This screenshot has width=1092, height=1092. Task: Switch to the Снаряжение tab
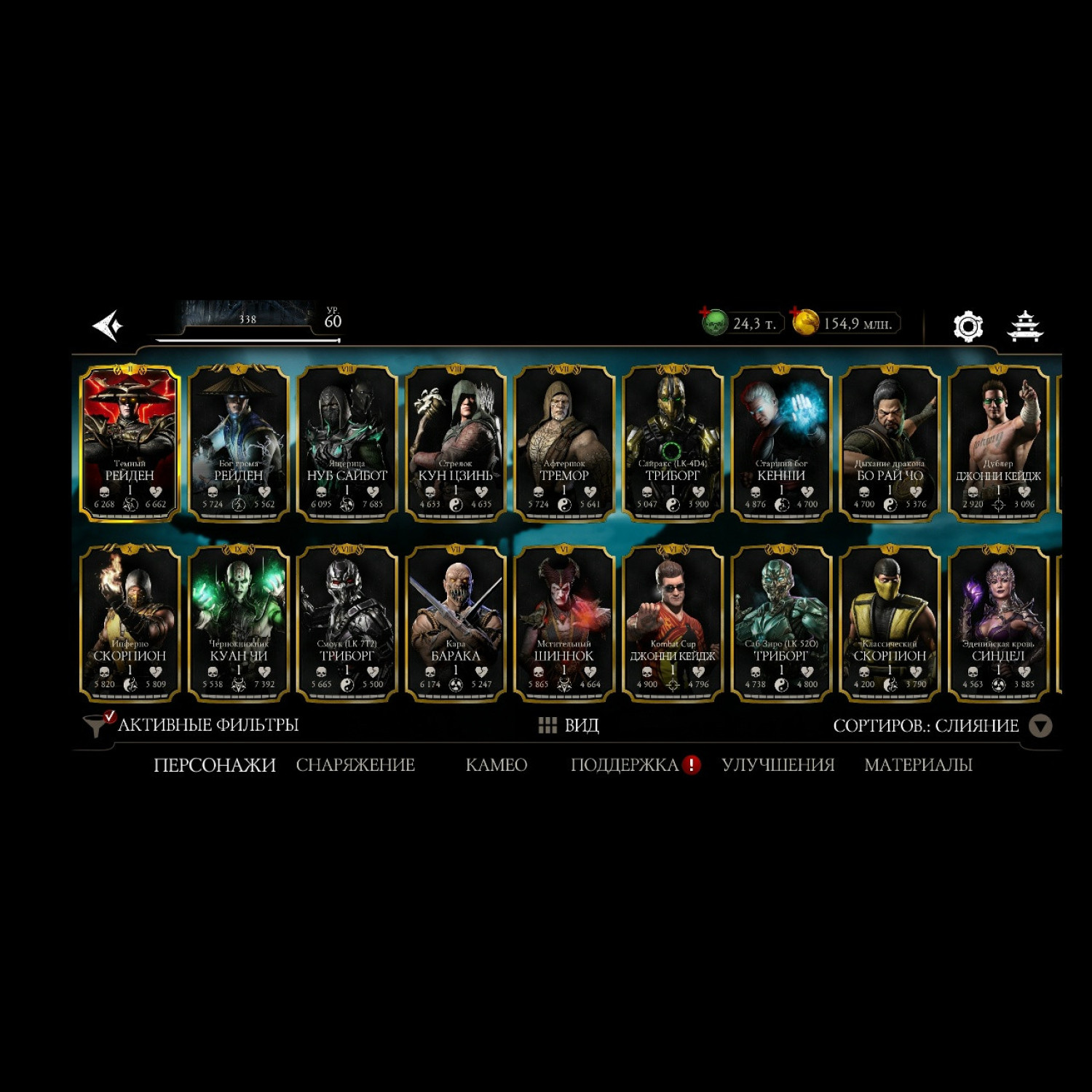click(355, 765)
